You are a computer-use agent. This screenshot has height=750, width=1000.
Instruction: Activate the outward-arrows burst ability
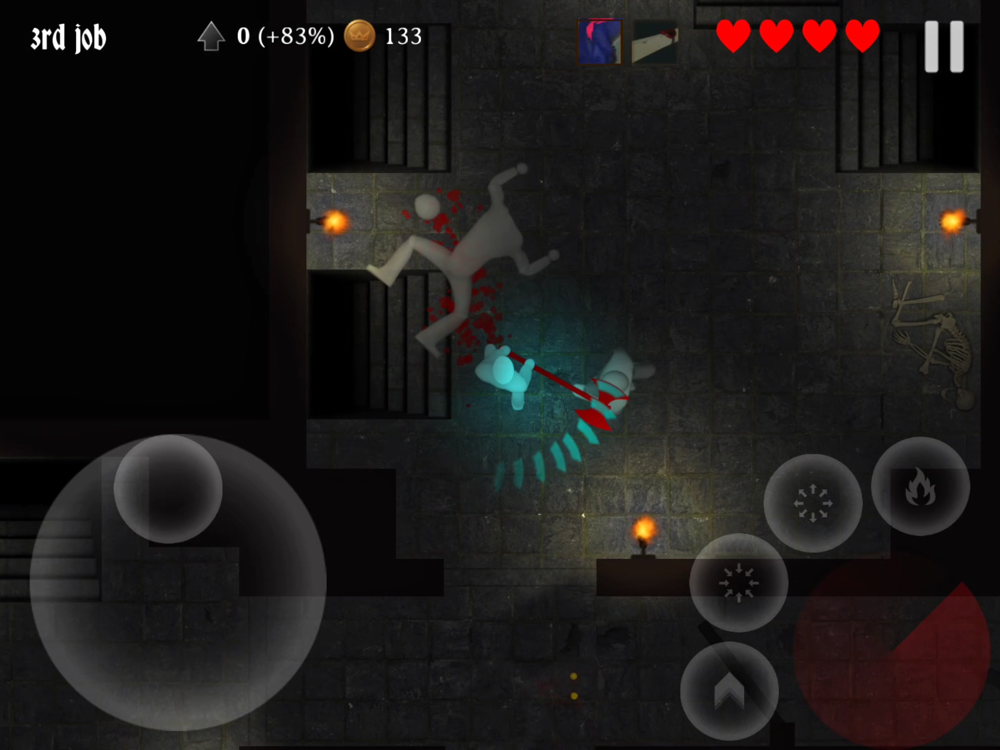[x=813, y=503]
